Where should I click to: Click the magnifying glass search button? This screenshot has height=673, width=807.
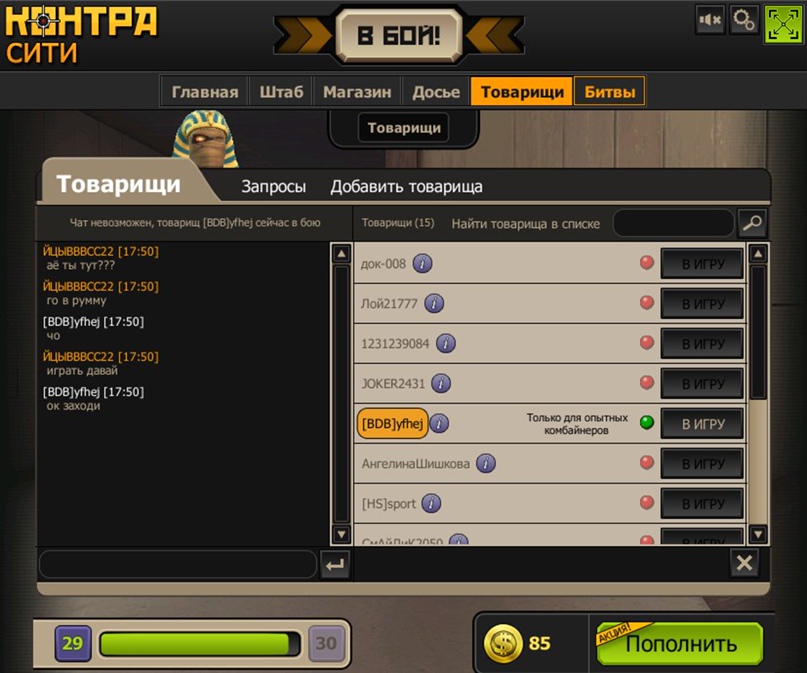coord(751,223)
